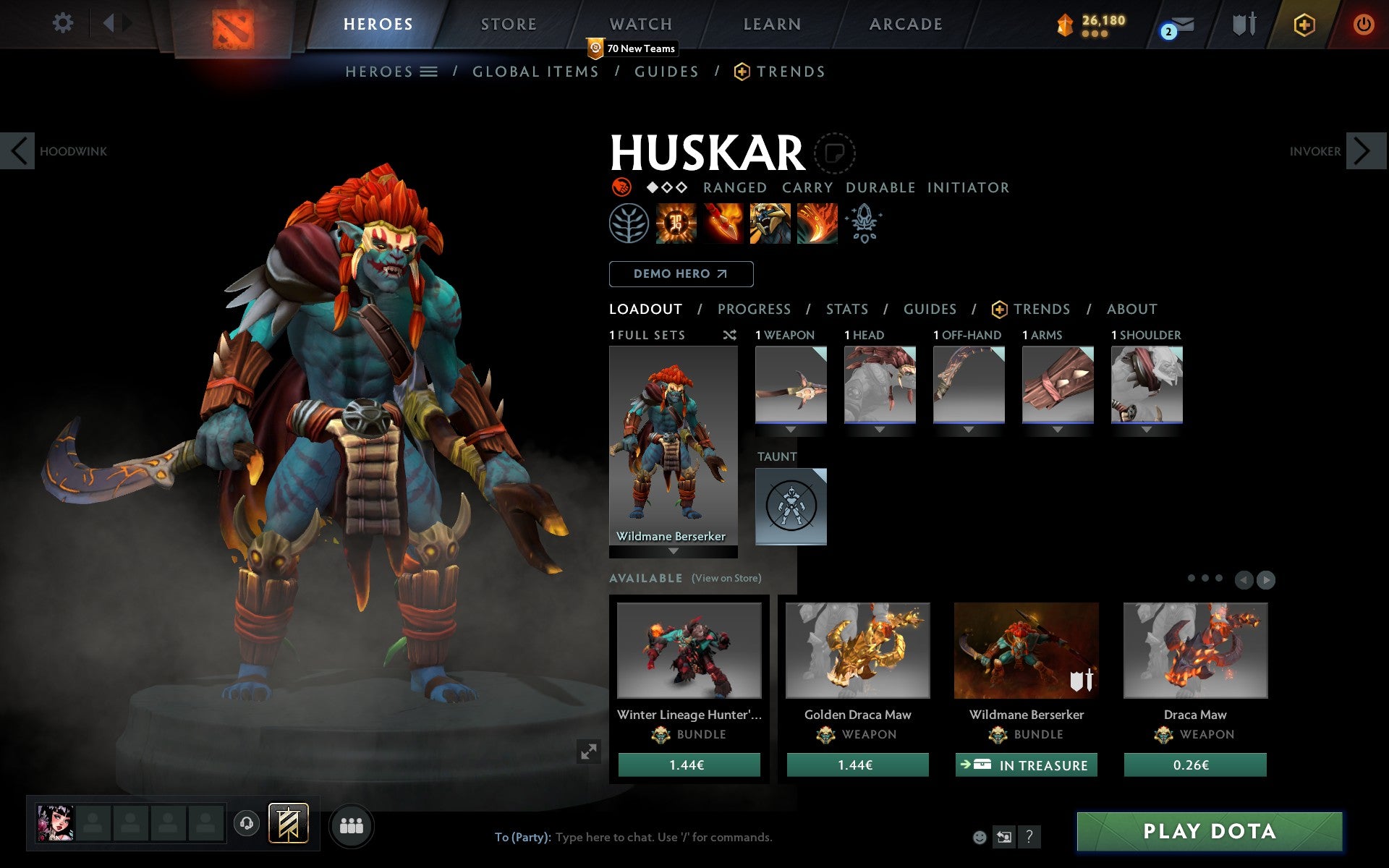Click the shuffle icon next to Full Sets

pyautogui.click(x=729, y=335)
